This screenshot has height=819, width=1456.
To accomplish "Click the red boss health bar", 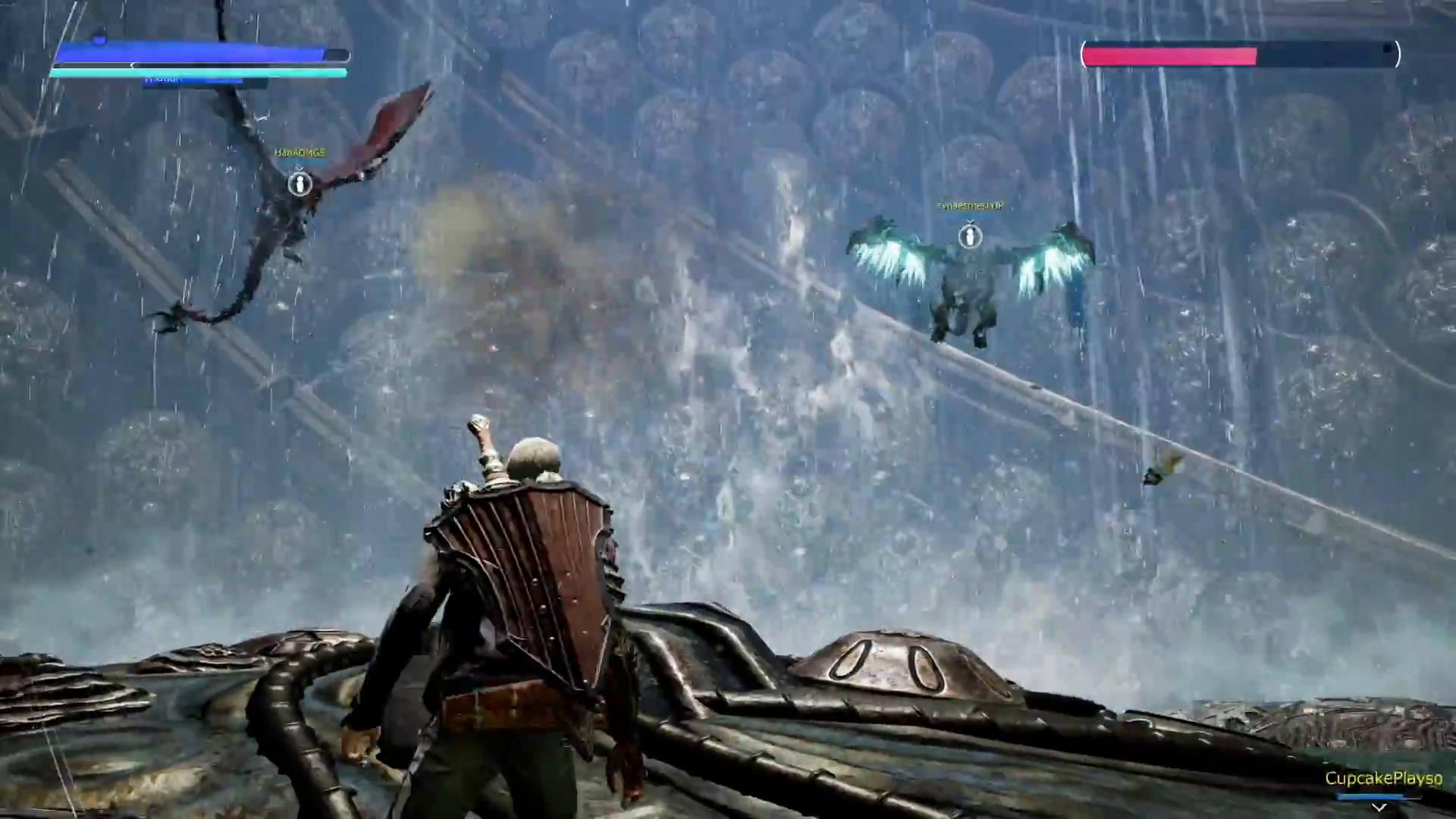I will tap(1172, 54).
